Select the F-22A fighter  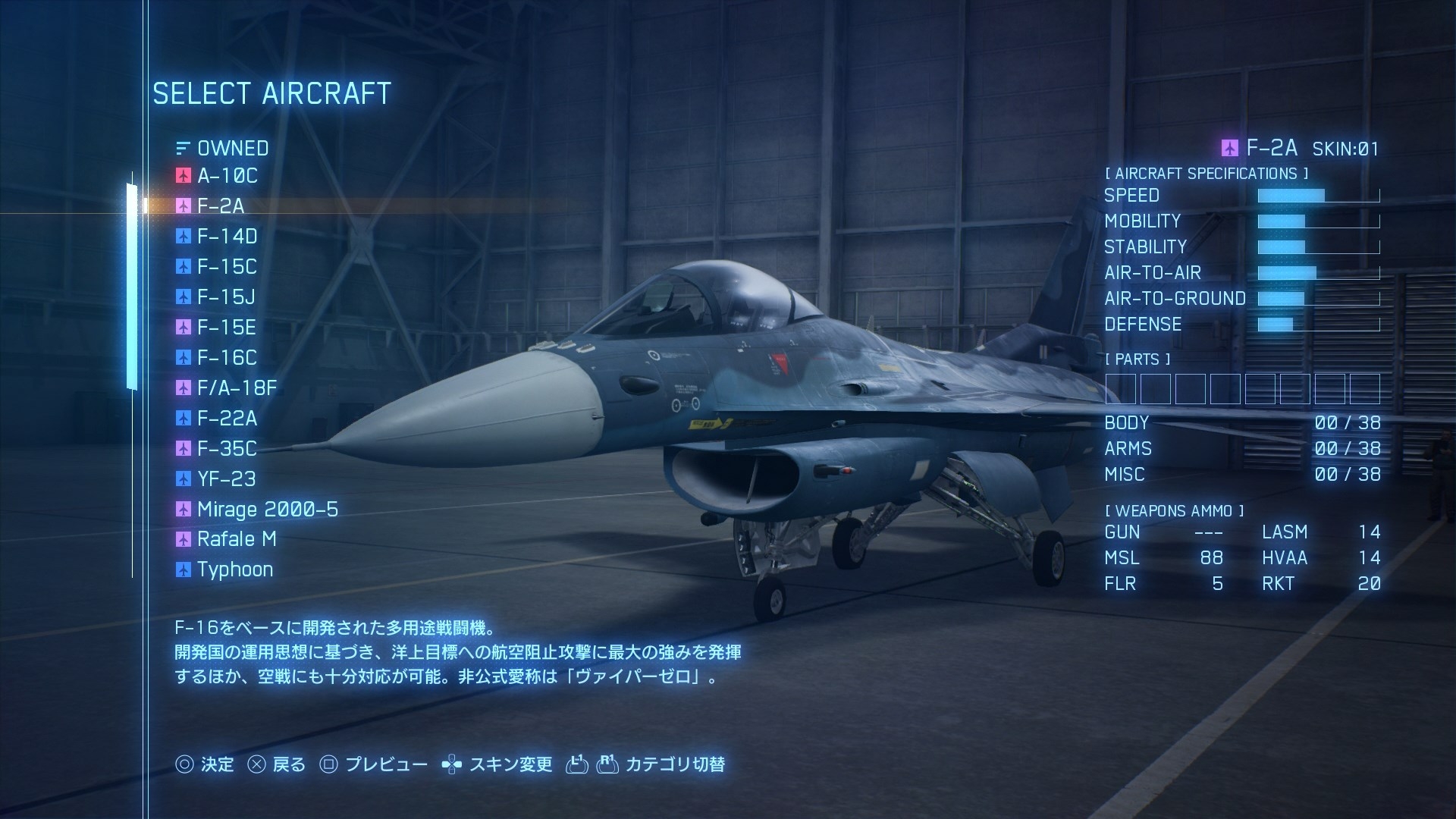click(x=227, y=419)
